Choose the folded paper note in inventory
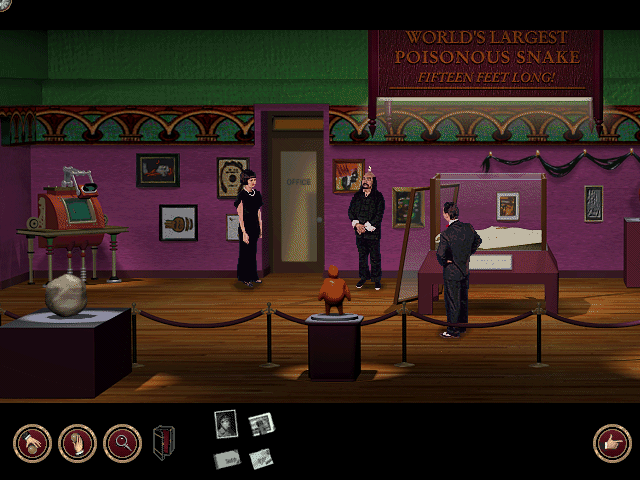The image size is (640, 480). (x=261, y=458)
